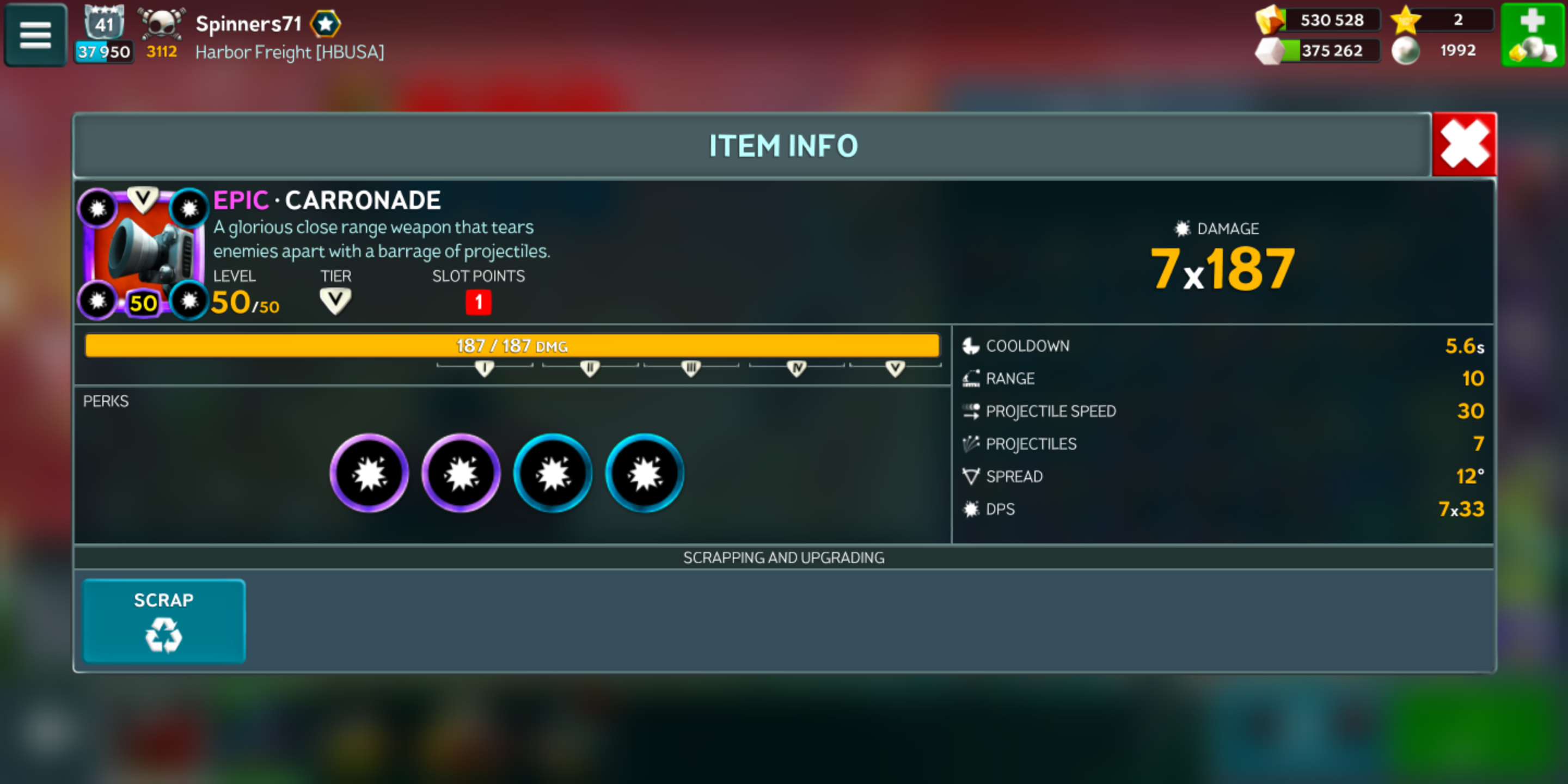This screenshot has width=1568, height=784.
Task: Tap the skull infamy rating icon
Action: [161, 24]
